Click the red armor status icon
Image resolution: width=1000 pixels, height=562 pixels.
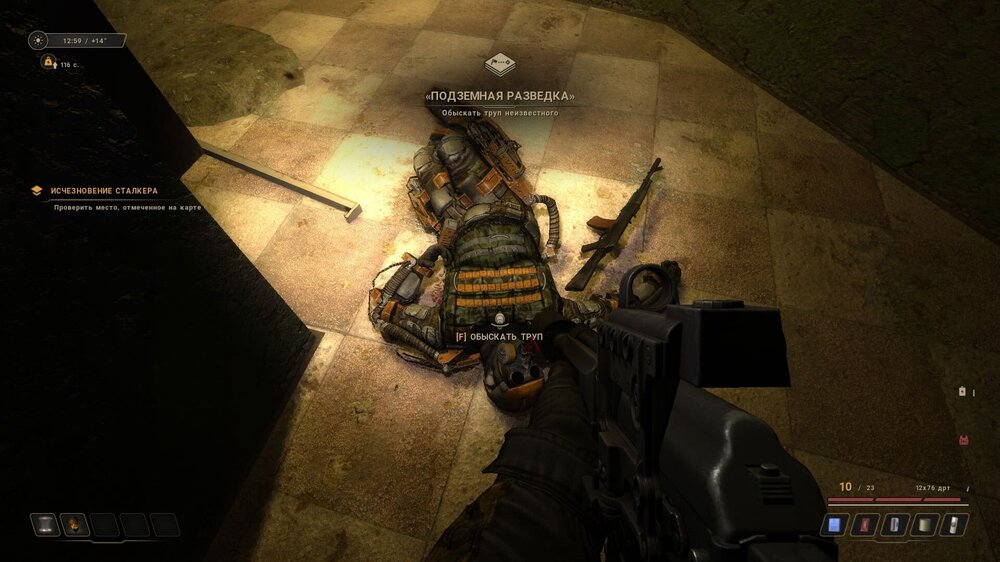click(964, 439)
